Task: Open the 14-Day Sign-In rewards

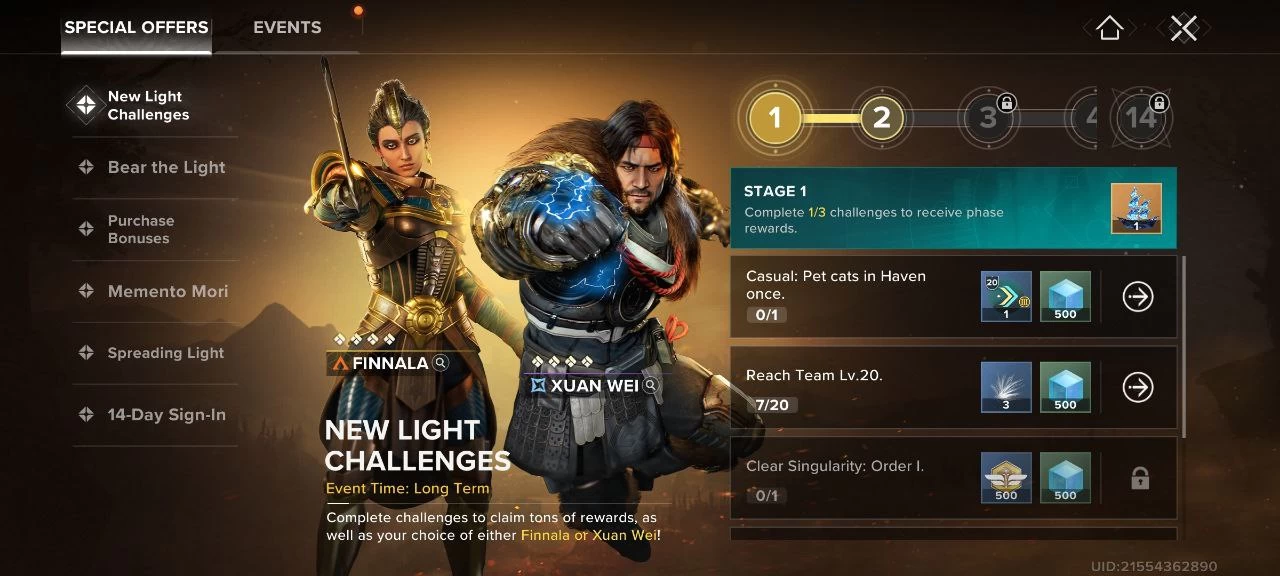Action: tap(166, 415)
